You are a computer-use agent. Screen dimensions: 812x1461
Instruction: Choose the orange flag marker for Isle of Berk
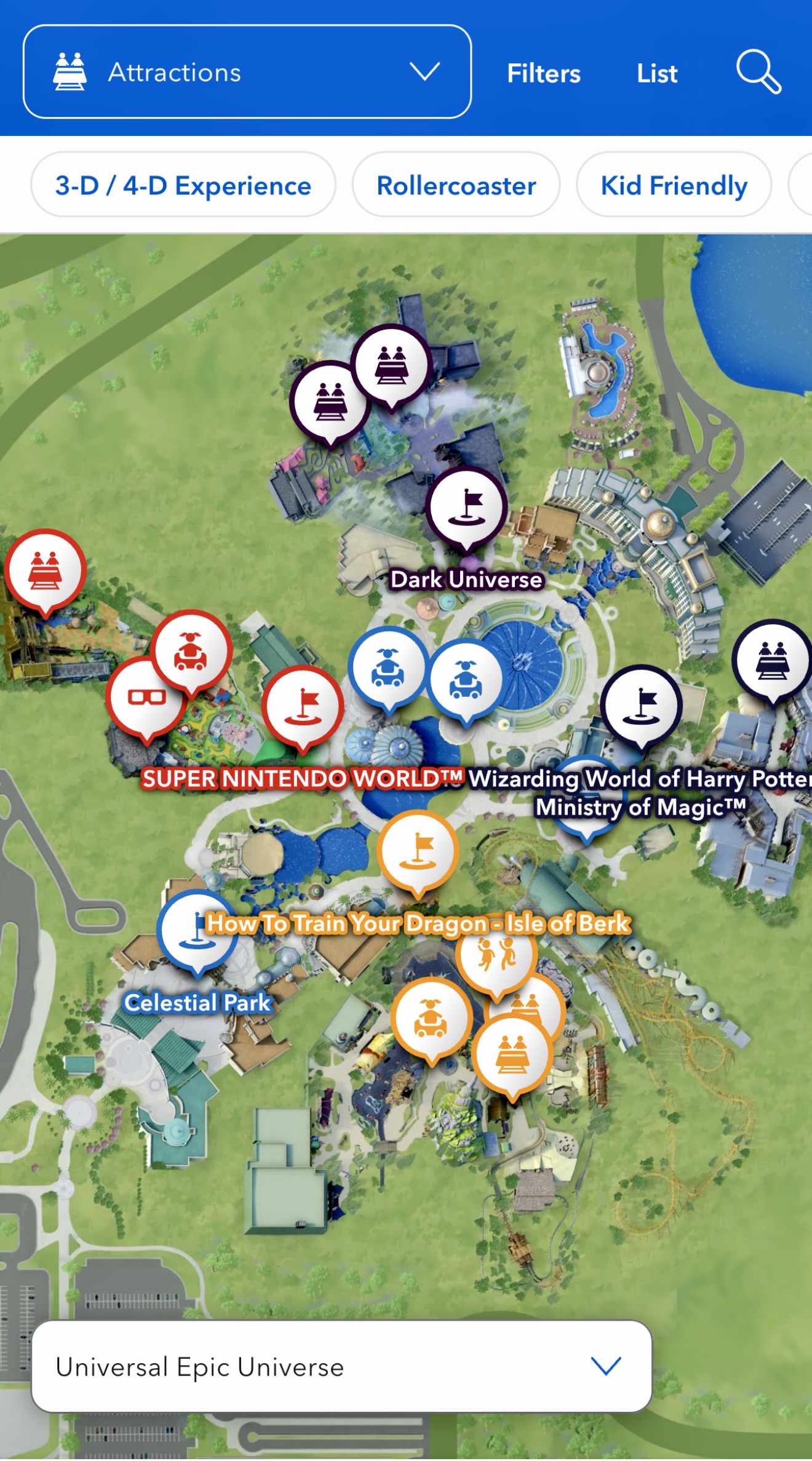tap(418, 850)
